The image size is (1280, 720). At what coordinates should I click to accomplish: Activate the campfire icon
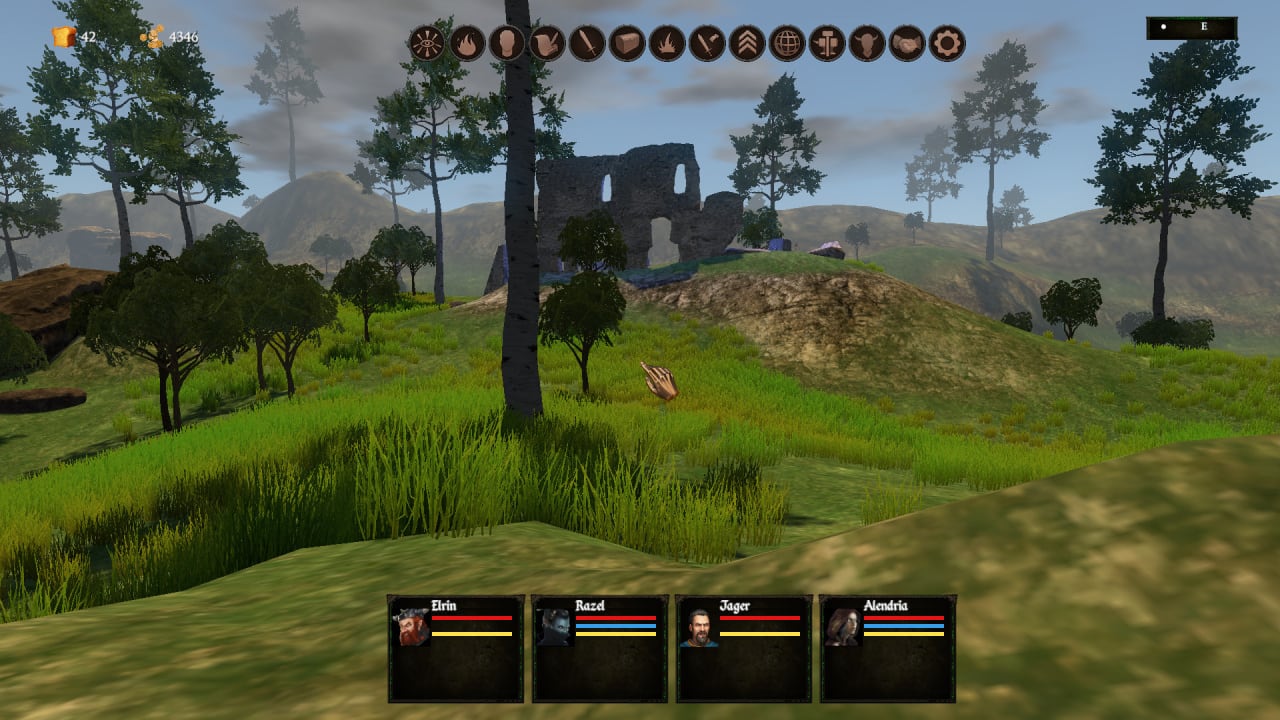(667, 43)
